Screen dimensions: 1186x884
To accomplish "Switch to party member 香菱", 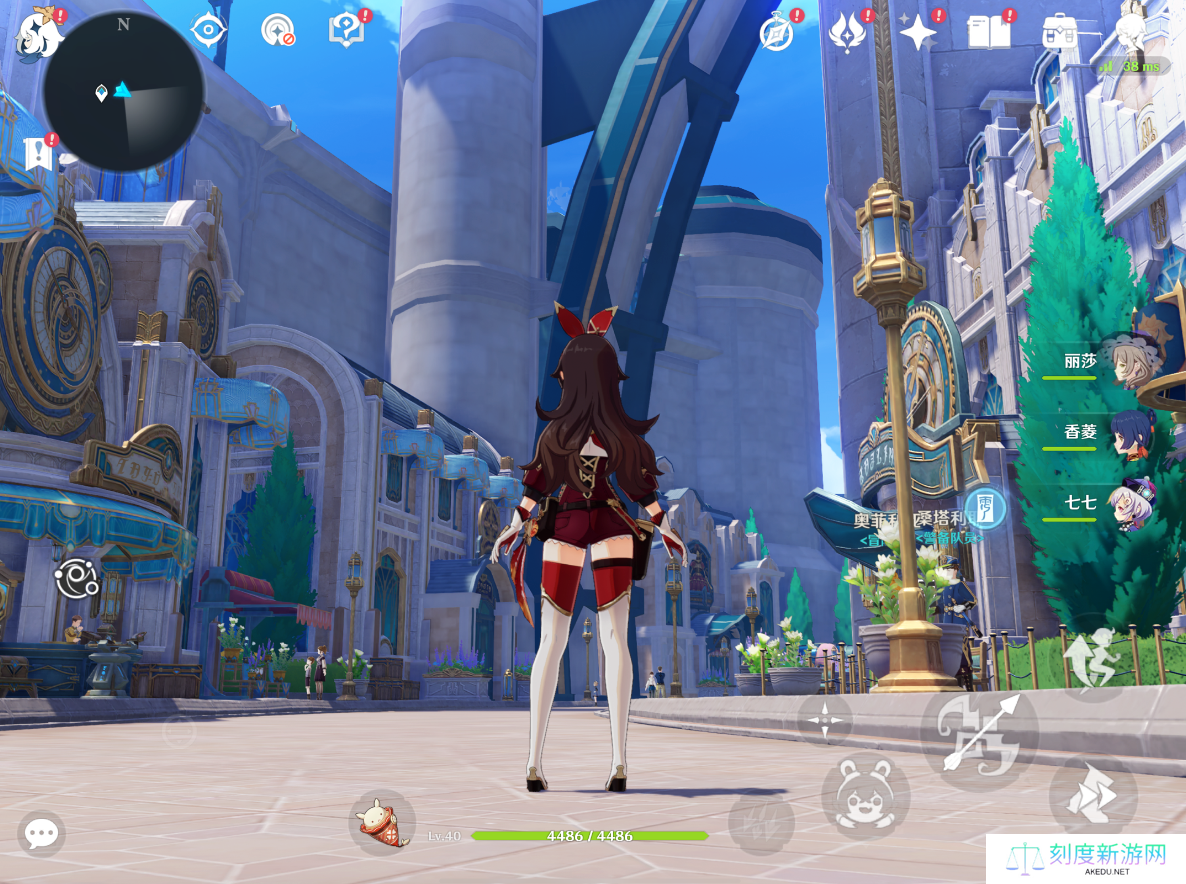I will coord(1134,434).
